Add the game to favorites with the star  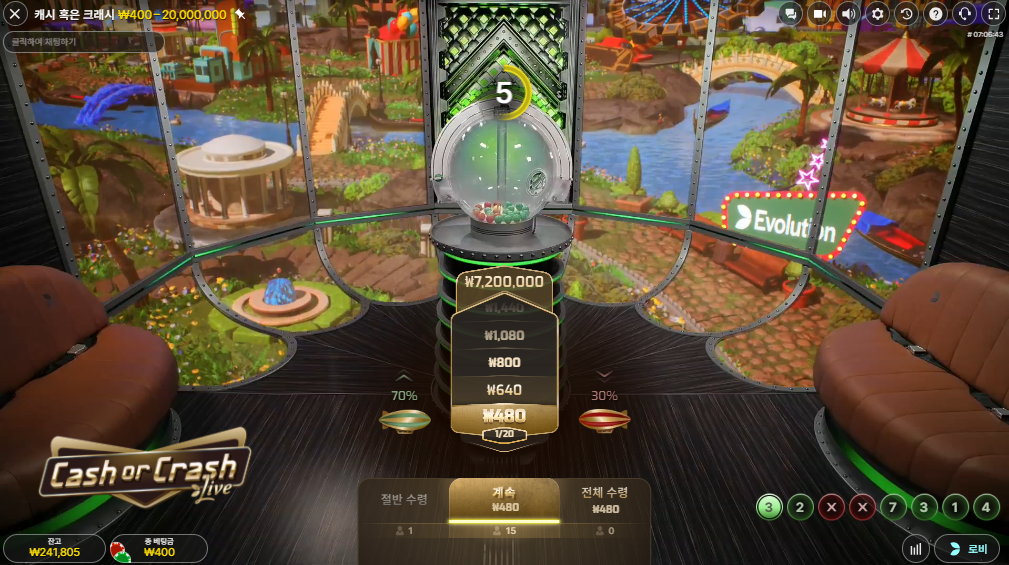(240, 14)
